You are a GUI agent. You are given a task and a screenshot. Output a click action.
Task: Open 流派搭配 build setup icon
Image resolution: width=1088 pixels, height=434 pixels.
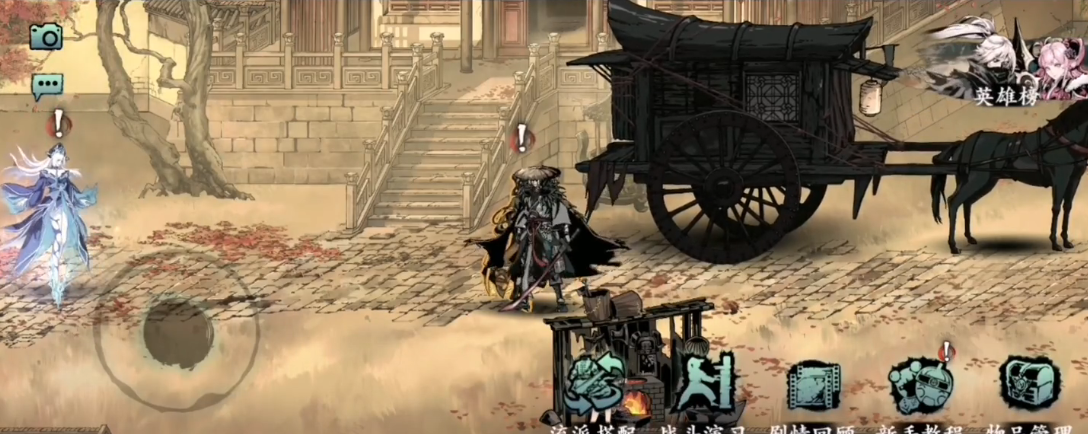[595, 385]
